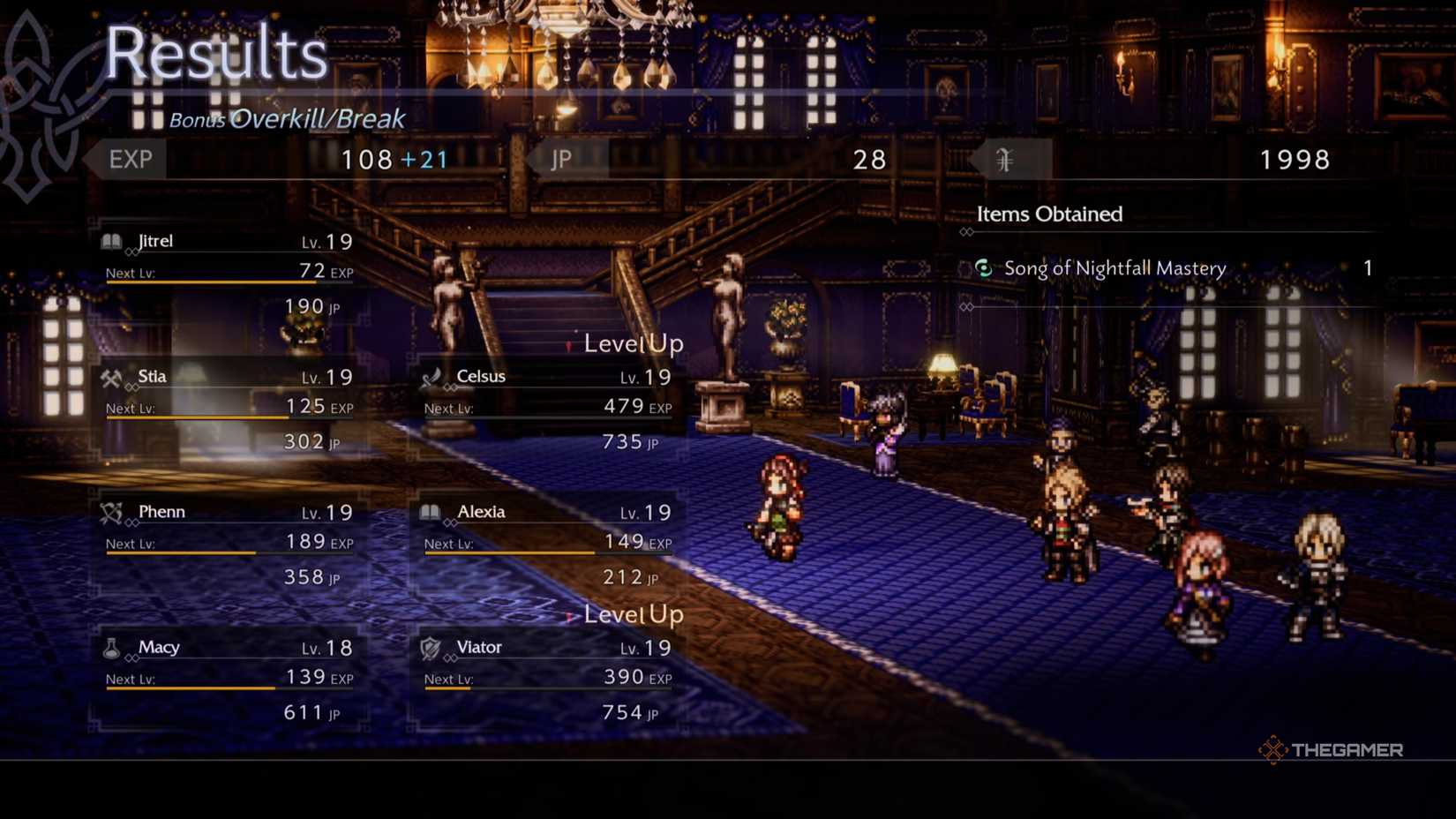Select Viator's shield class icon

(x=430, y=647)
